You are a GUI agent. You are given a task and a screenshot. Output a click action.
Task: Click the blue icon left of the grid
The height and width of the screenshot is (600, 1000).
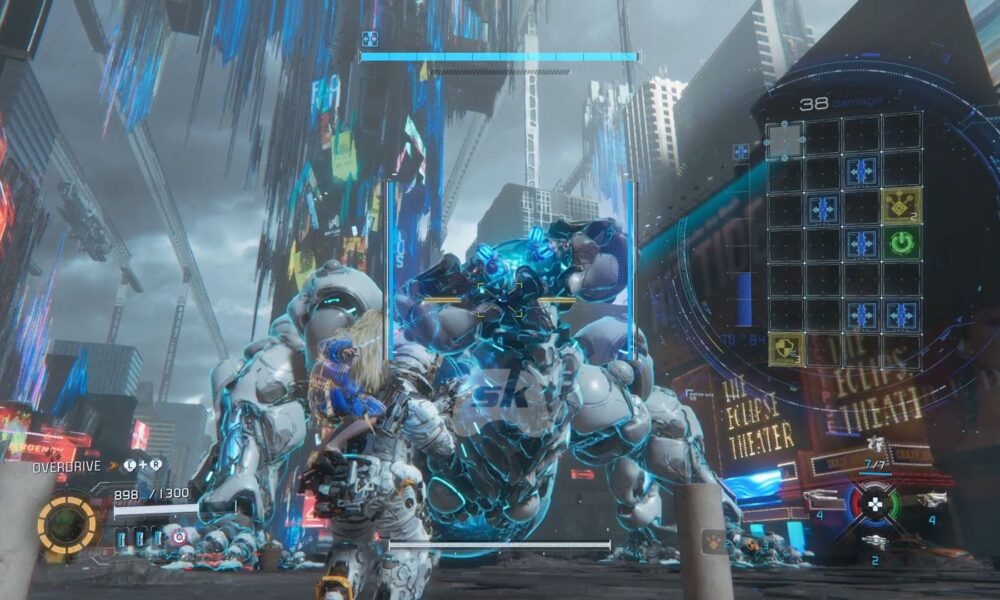tap(741, 152)
